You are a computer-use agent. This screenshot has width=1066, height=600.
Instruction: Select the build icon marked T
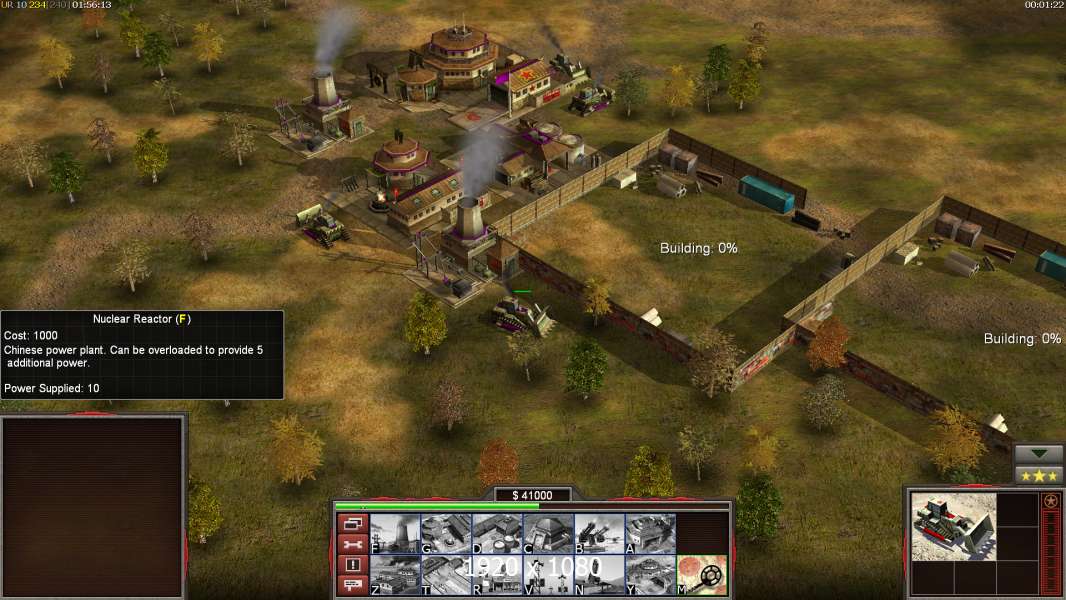point(446,575)
